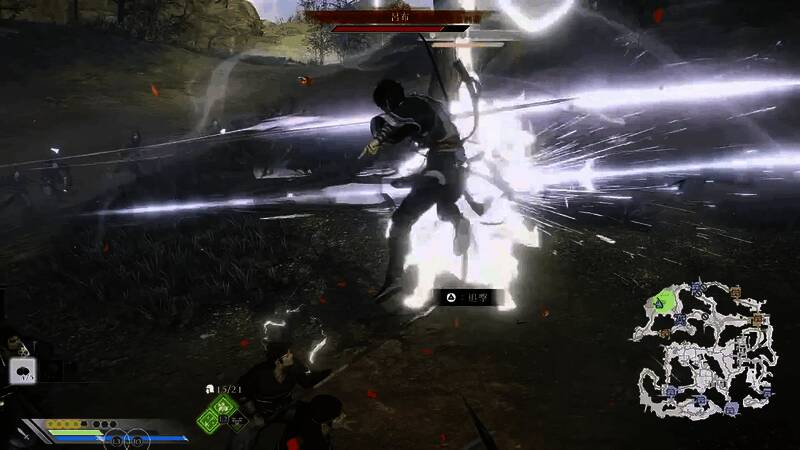Select the green highlighted area on the minimap

pos(661,300)
